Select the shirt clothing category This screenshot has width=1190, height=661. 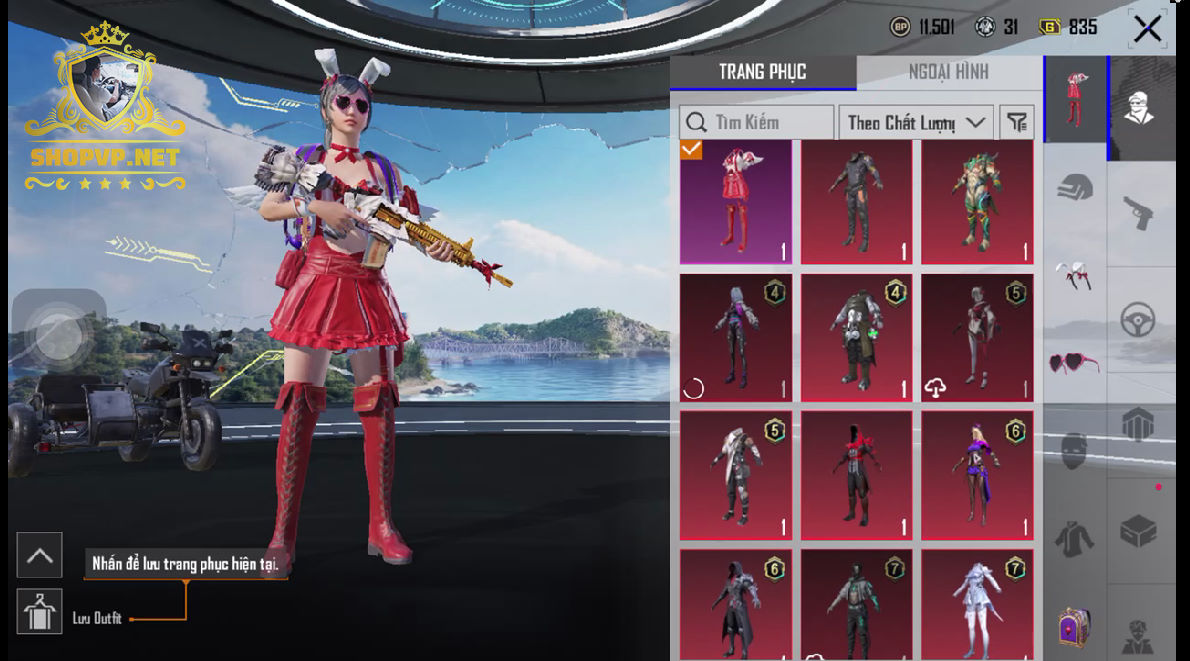[1075, 538]
